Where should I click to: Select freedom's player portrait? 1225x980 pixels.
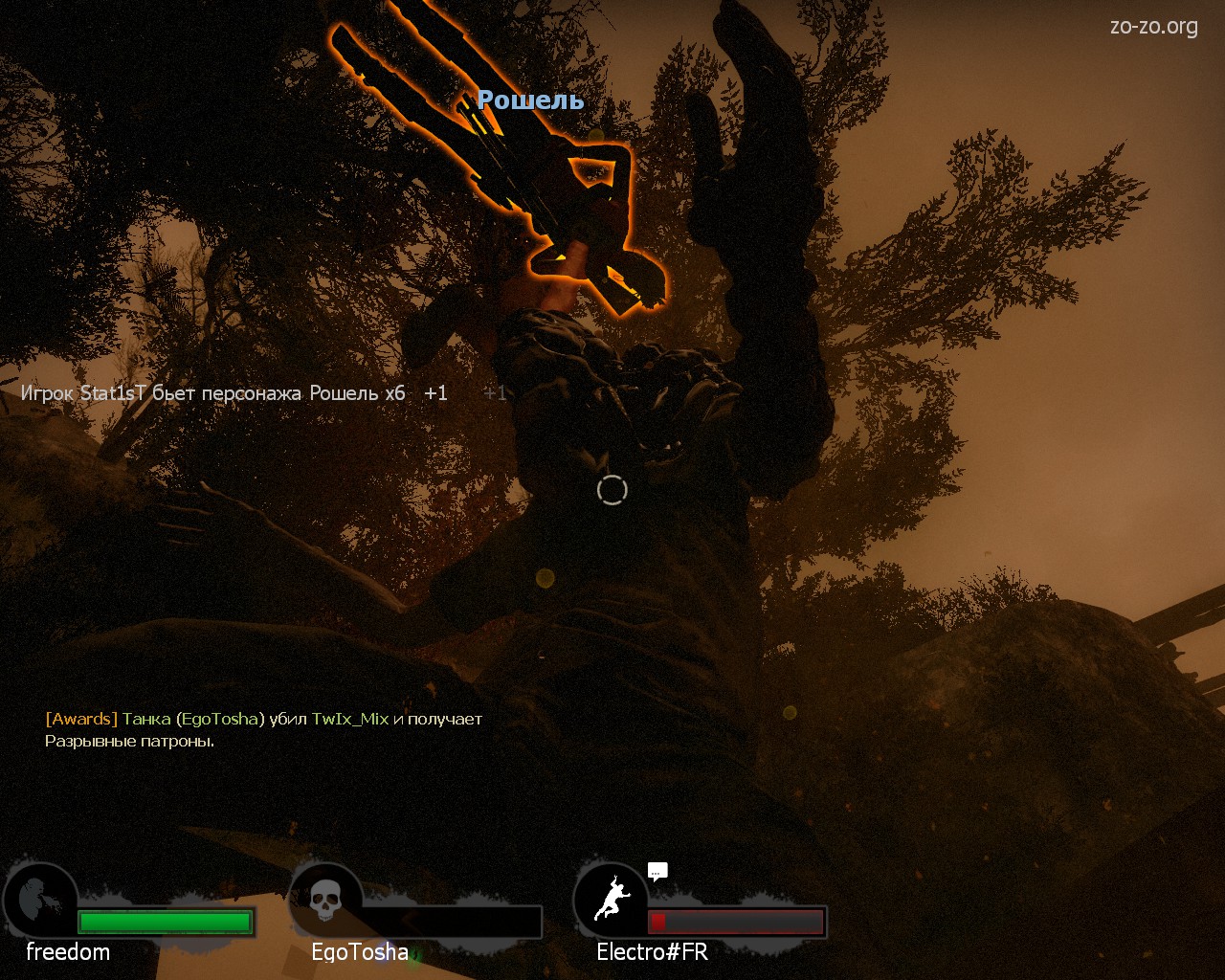41,901
